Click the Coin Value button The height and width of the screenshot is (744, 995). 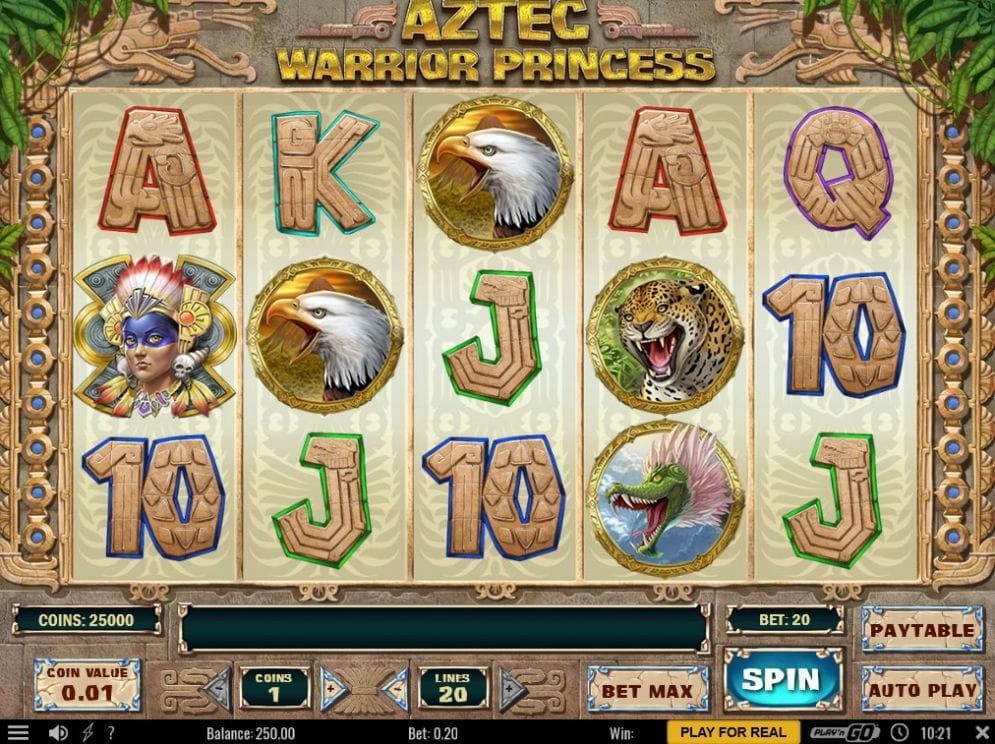pyautogui.click(x=87, y=684)
